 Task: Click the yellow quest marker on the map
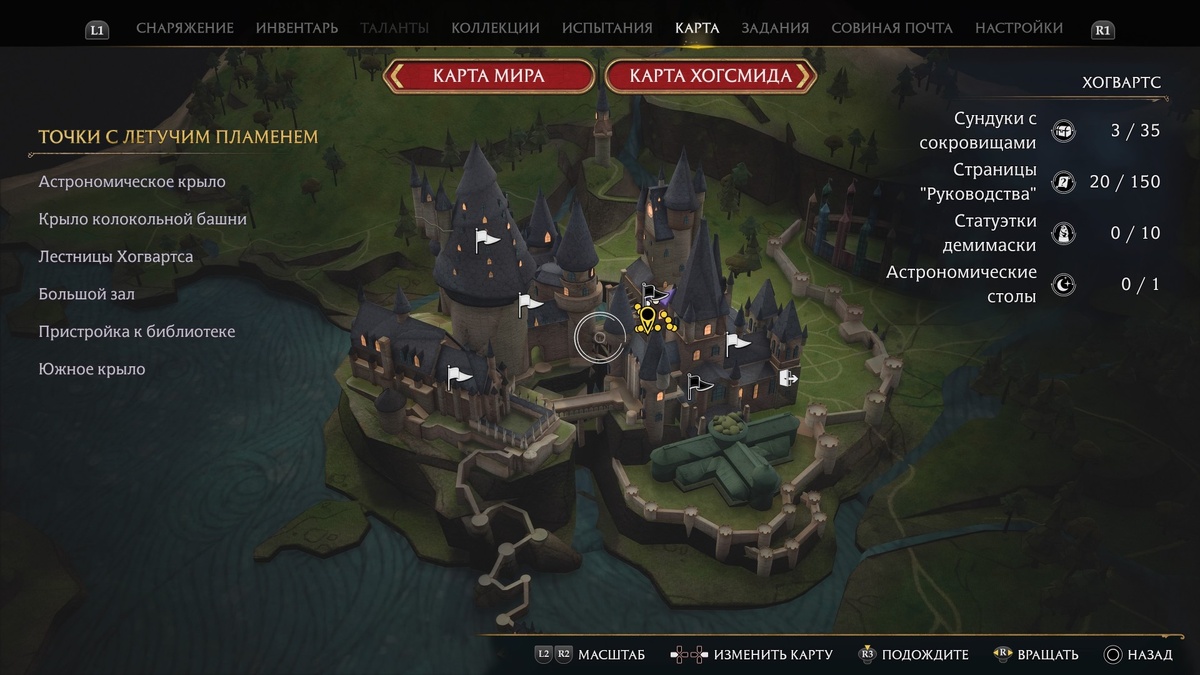pos(649,320)
